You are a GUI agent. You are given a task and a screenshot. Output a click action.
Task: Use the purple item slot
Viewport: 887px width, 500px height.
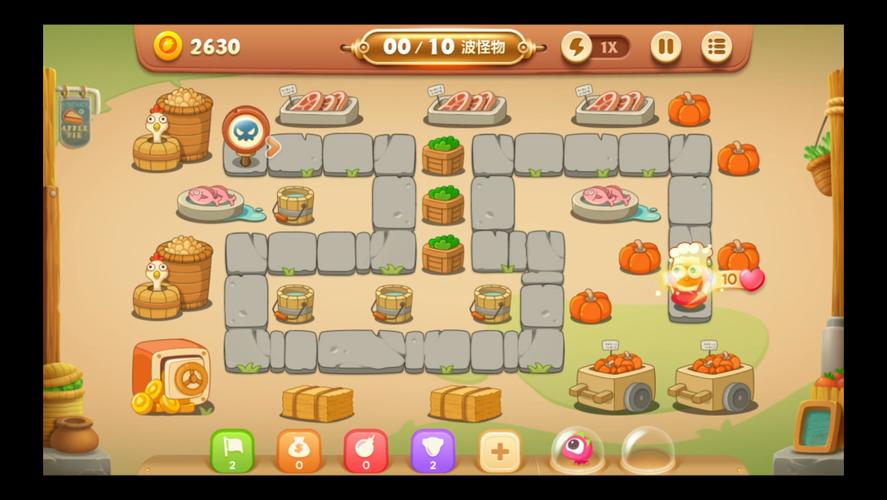tap(433, 451)
